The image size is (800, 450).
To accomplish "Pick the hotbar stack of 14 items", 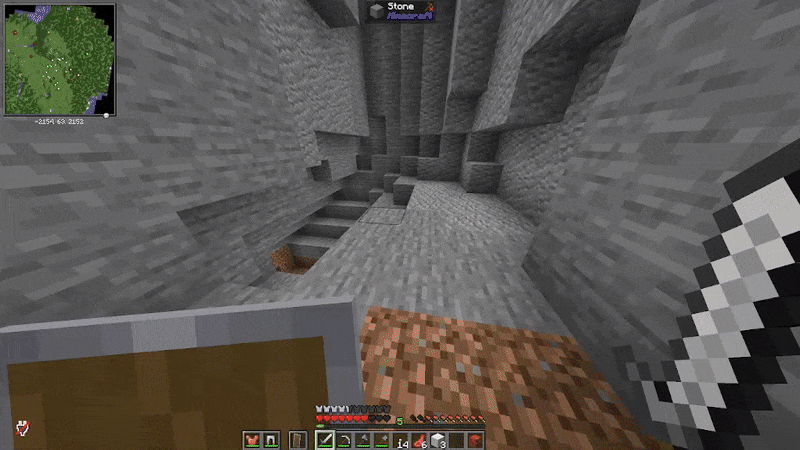I will [x=402, y=439].
